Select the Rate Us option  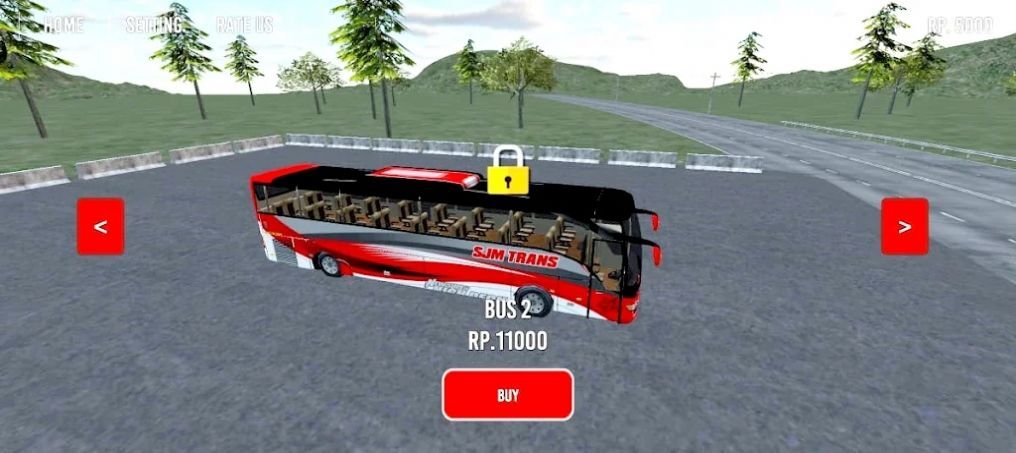click(244, 25)
